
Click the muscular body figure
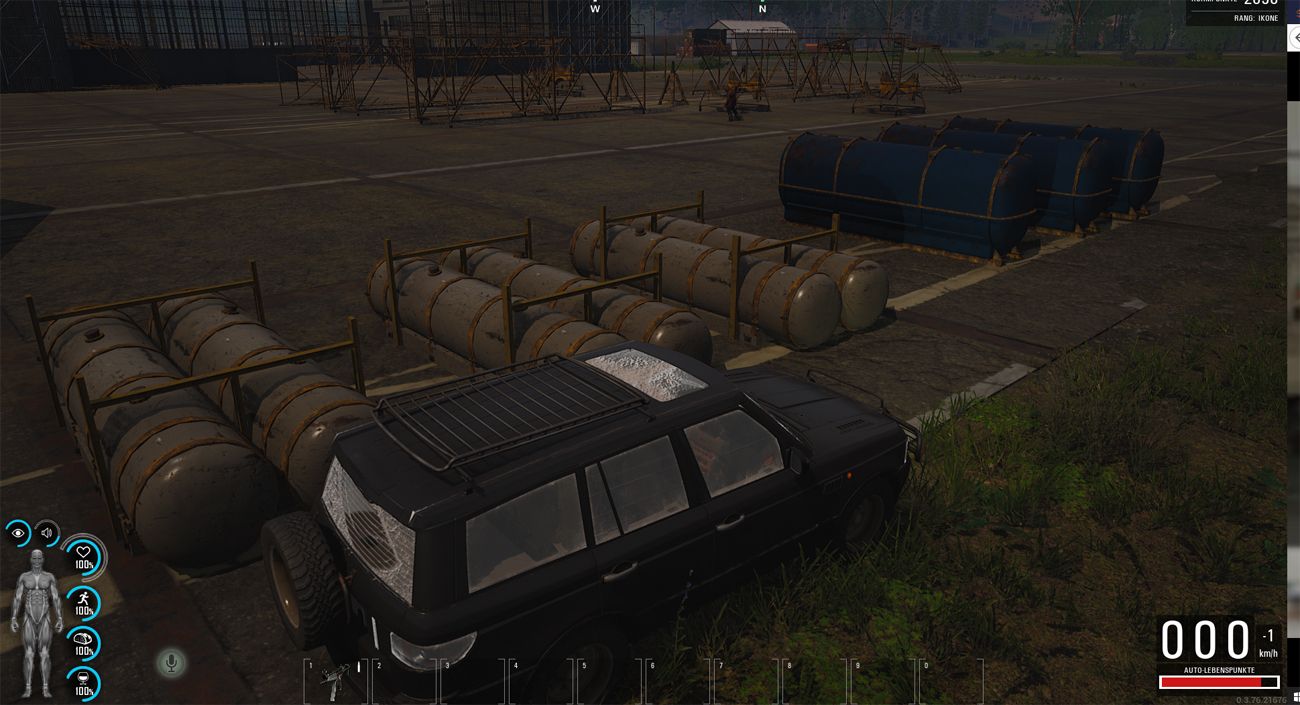37,621
